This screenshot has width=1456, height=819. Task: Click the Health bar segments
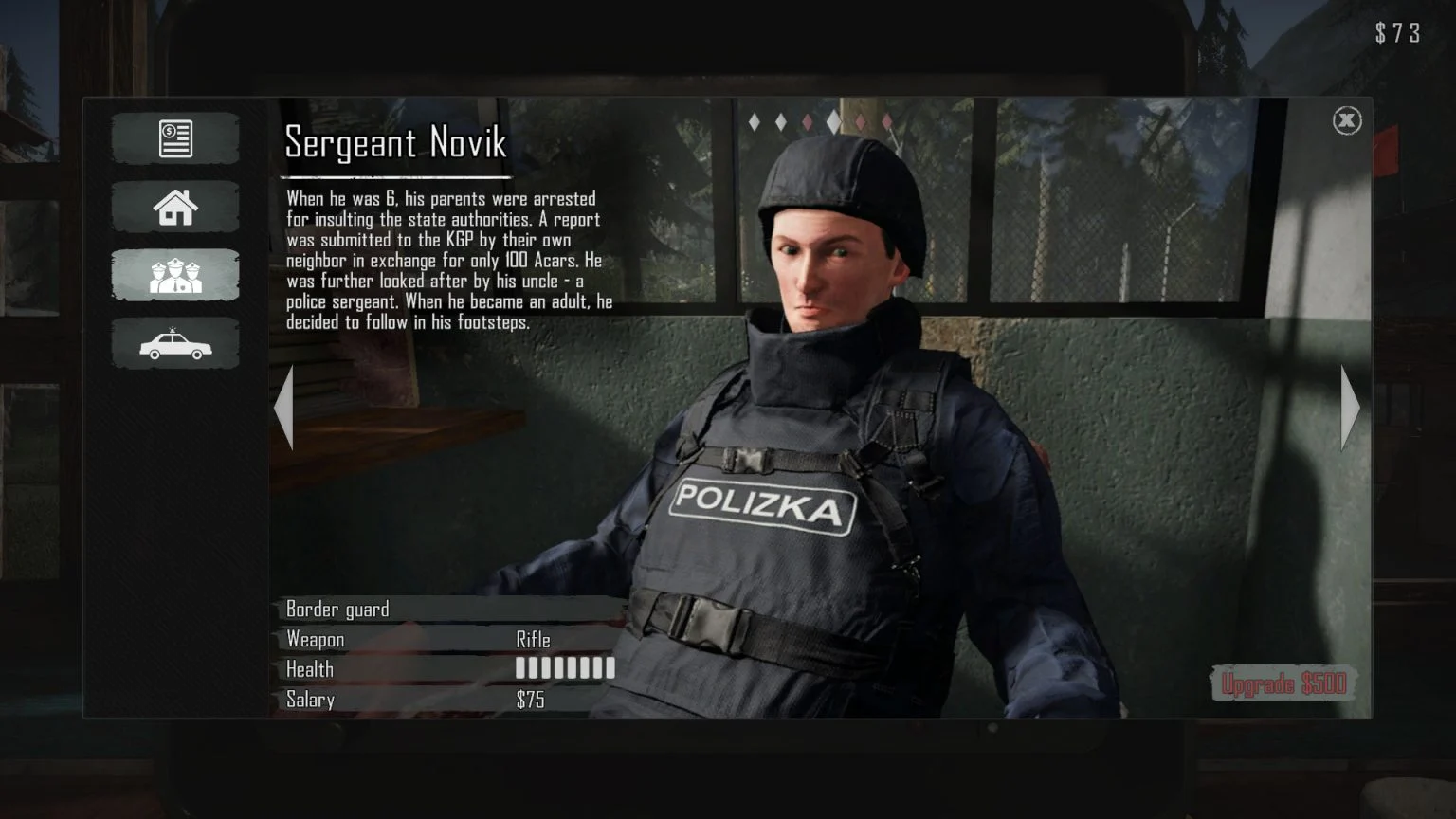click(564, 669)
